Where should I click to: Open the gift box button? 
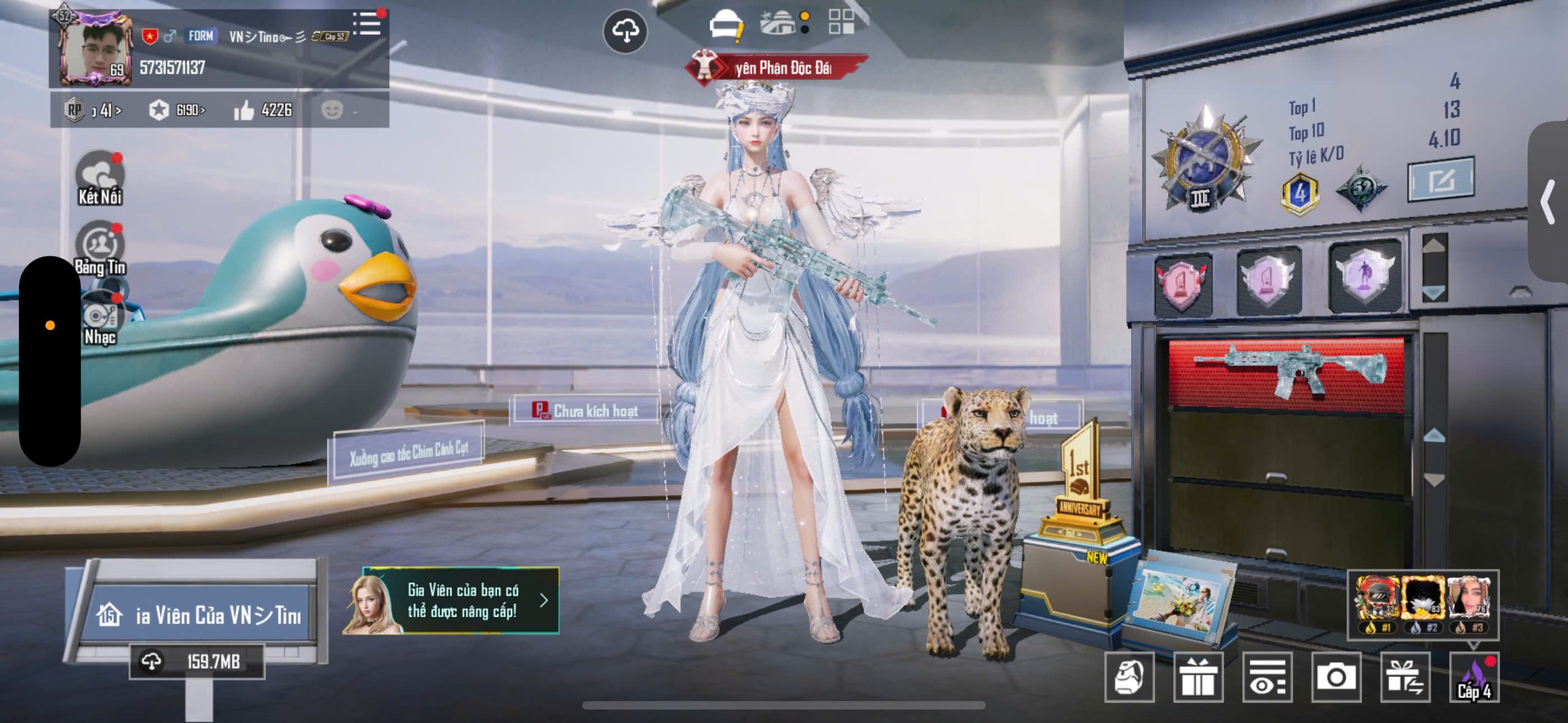click(x=1198, y=677)
